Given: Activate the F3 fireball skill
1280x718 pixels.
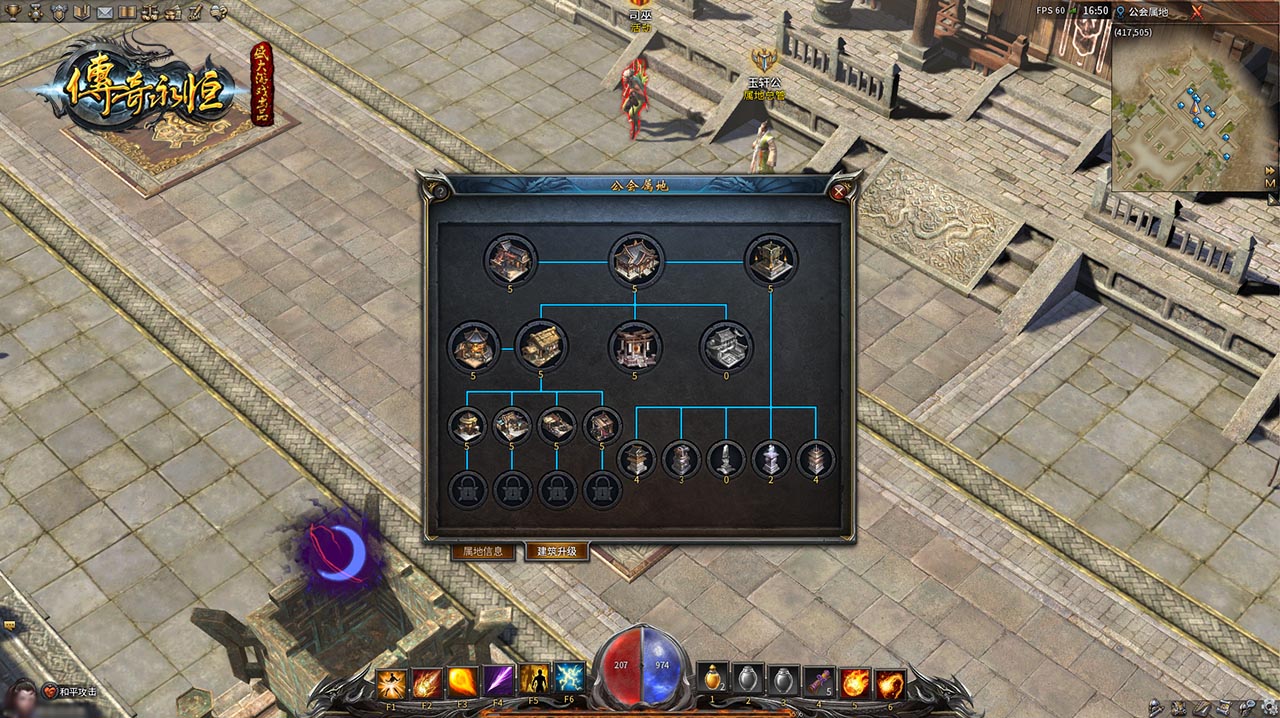Looking at the screenshot, I should click(462, 681).
